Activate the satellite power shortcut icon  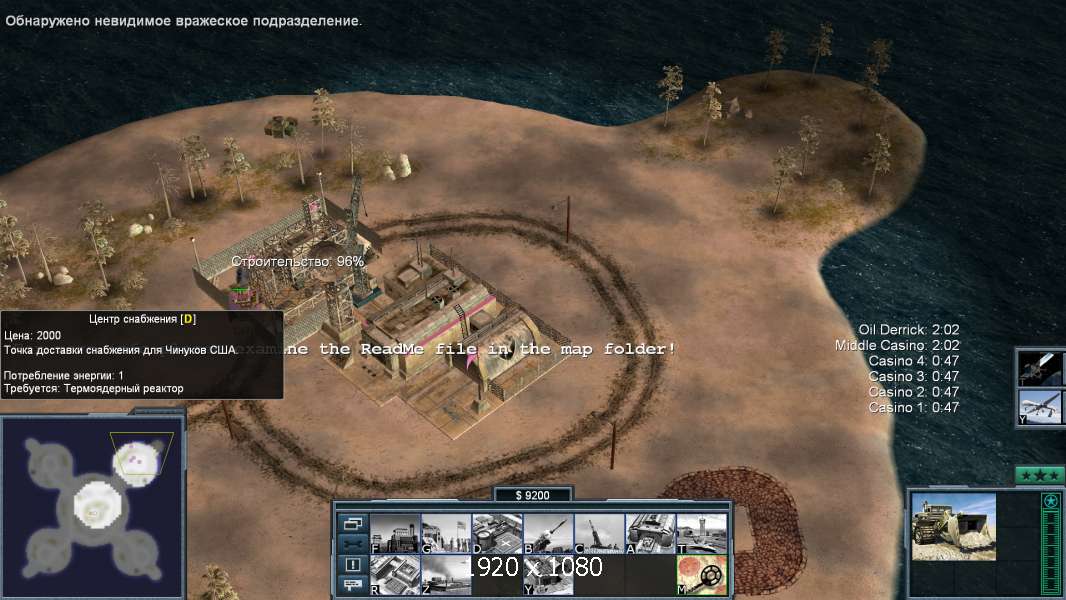pos(1041,367)
